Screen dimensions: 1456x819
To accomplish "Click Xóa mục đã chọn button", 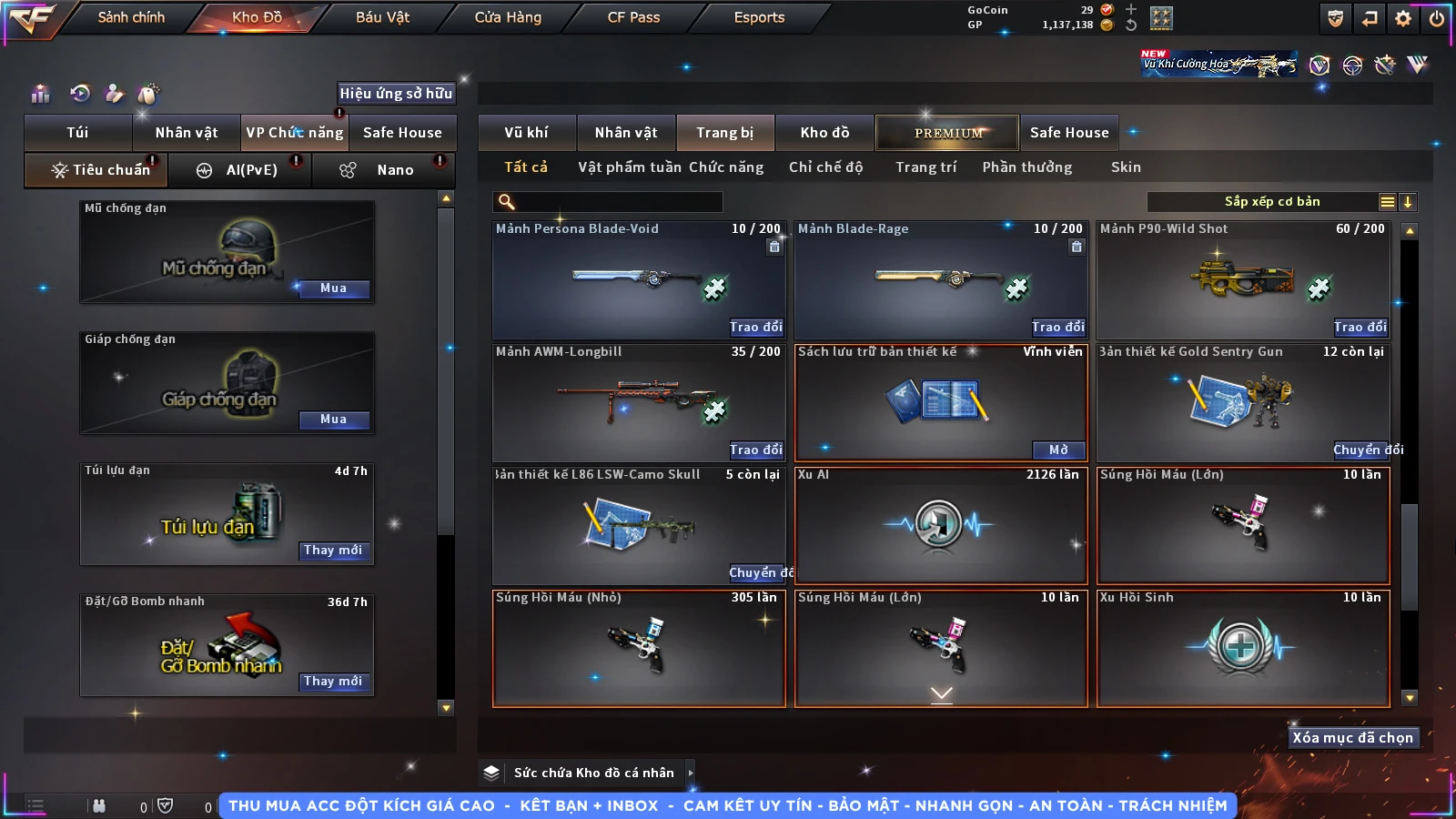I will [1352, 738].
